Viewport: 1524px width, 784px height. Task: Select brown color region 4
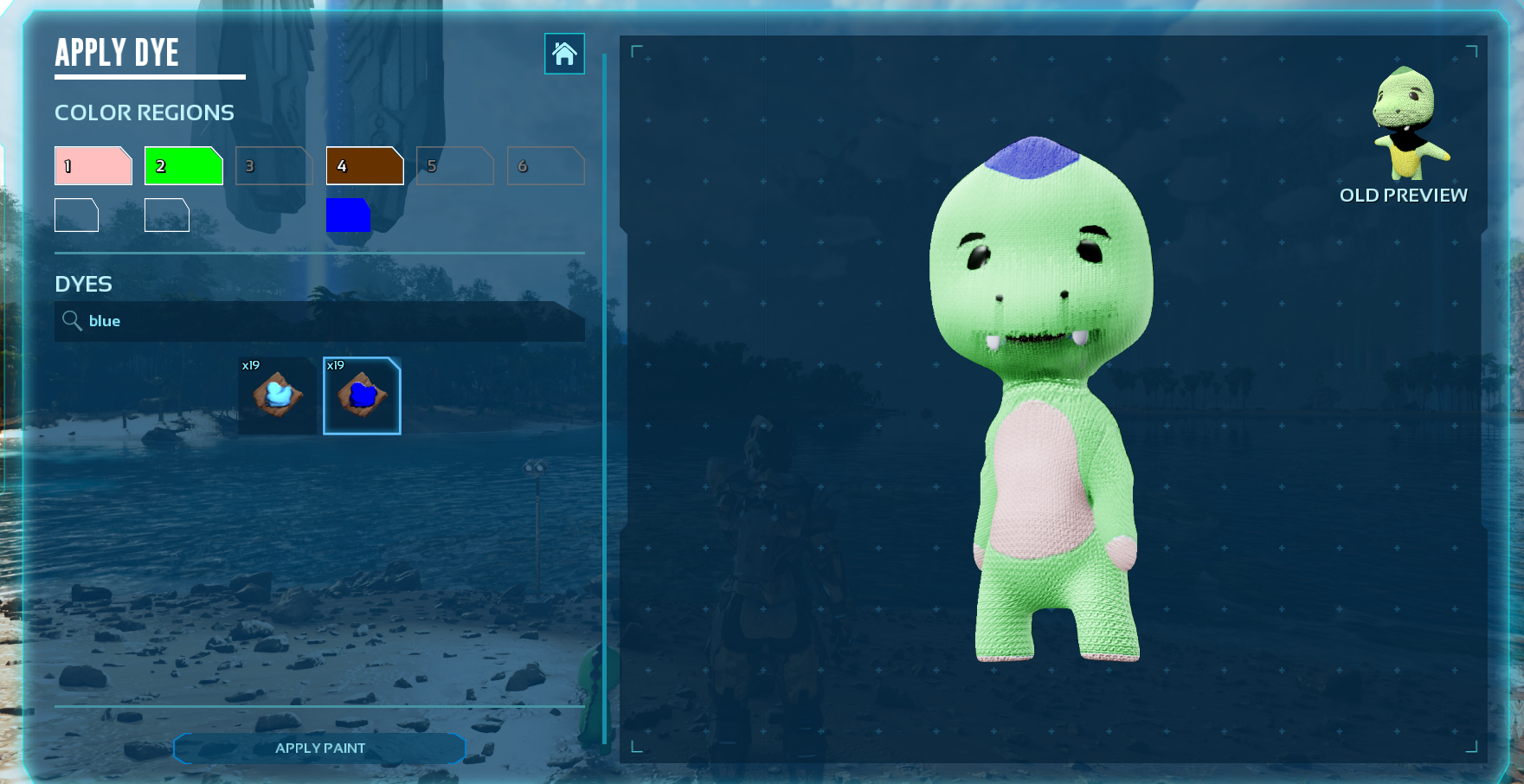(x=364, y=165)
